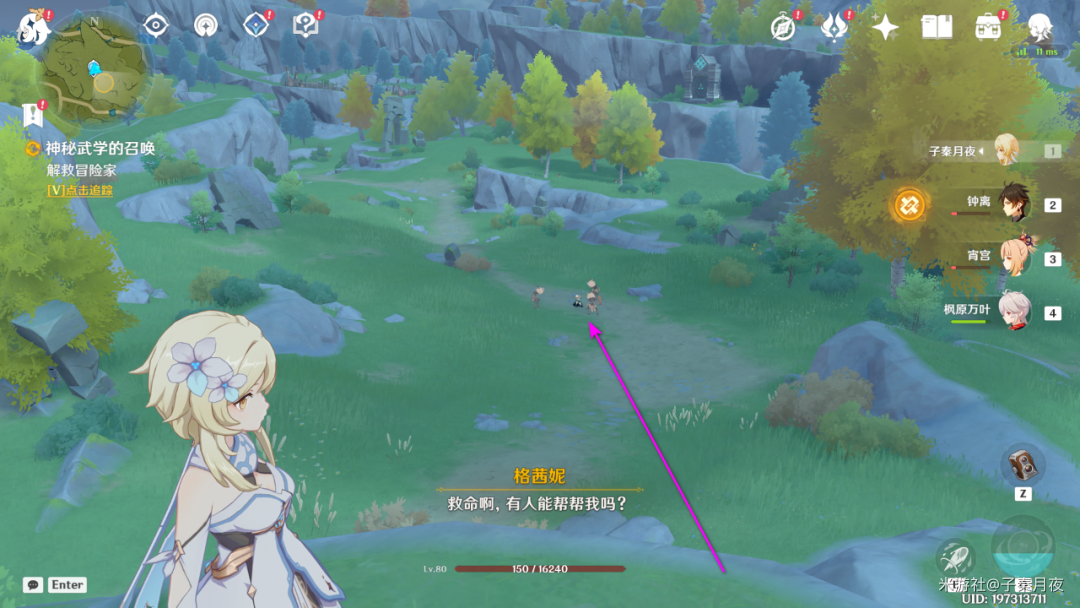Open the circular minimap
The width and height of the screenshot is (1080, 608).
click(96, 66)
